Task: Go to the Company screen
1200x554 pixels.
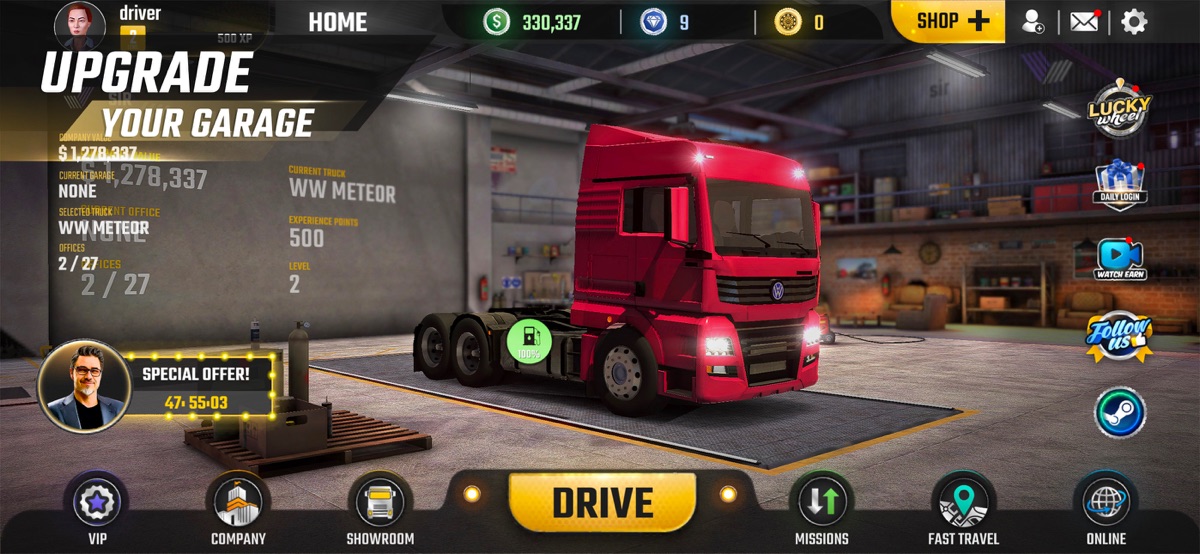Action: (238, 503)
